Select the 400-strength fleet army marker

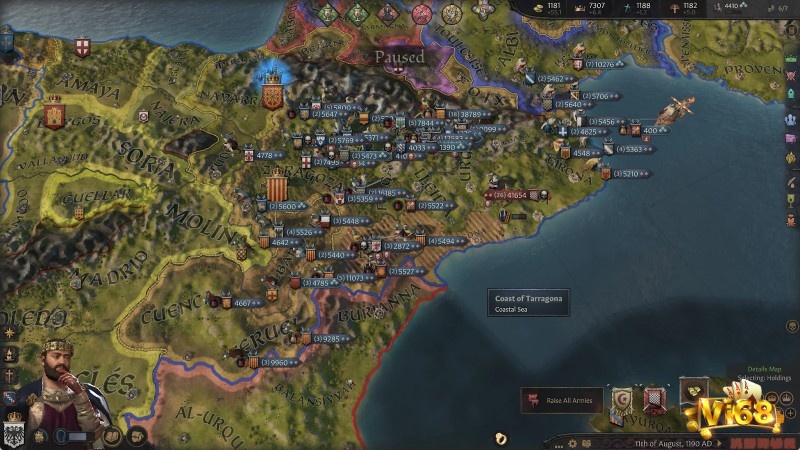(650, 130)
